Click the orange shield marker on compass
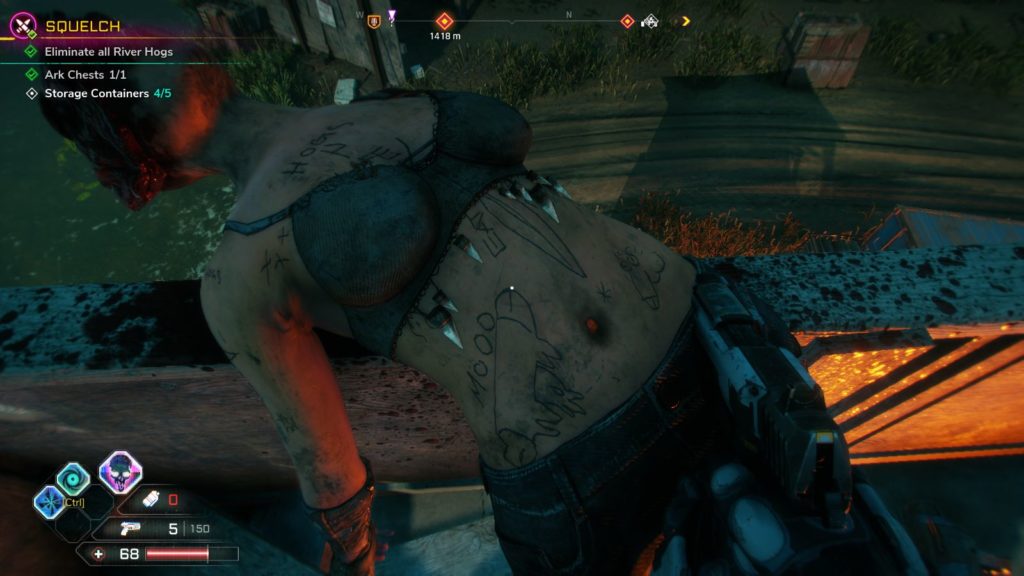Screen dimensions: 1024x576 (x=375, y=20)
